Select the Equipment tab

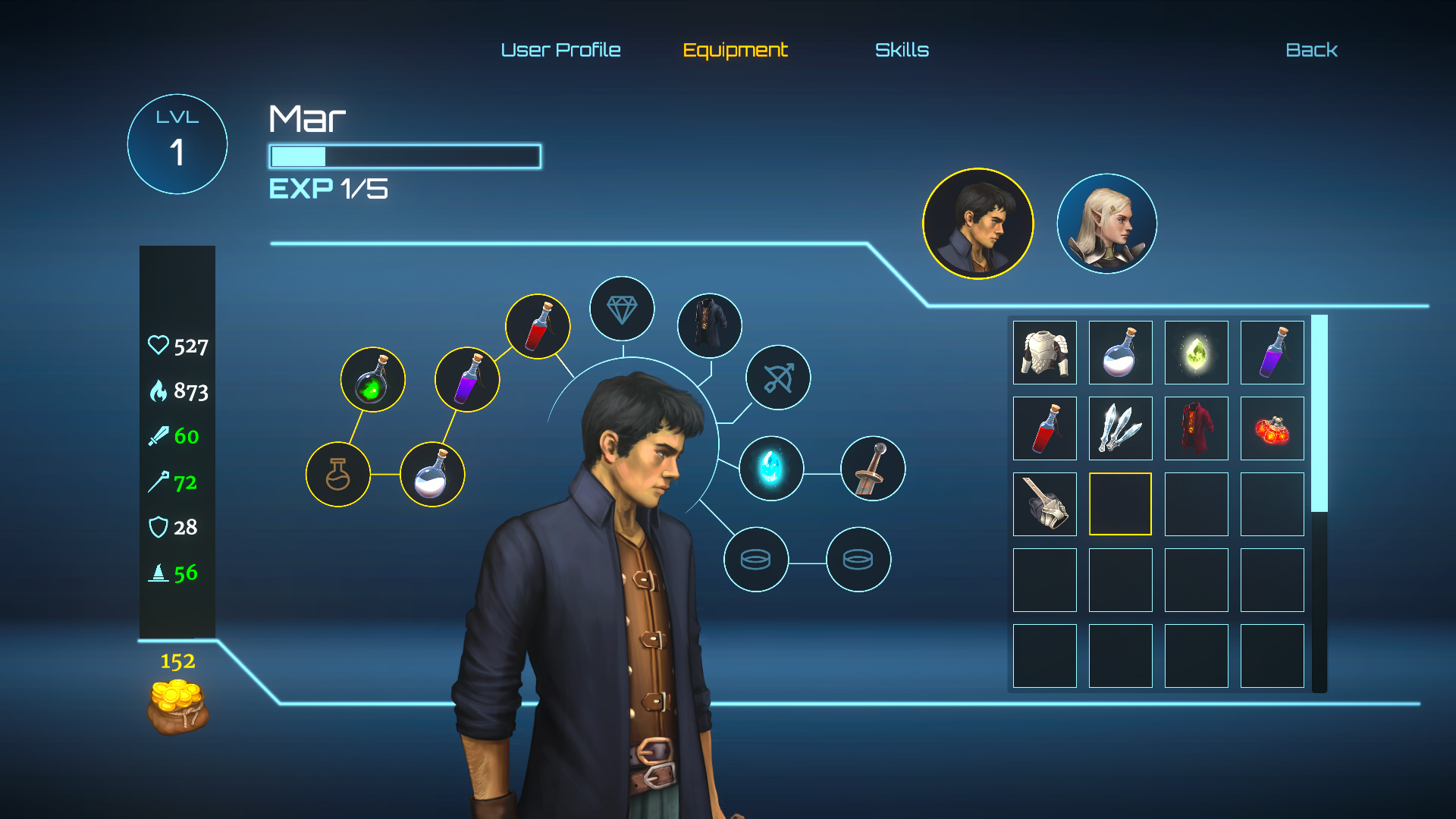point(735,50)
